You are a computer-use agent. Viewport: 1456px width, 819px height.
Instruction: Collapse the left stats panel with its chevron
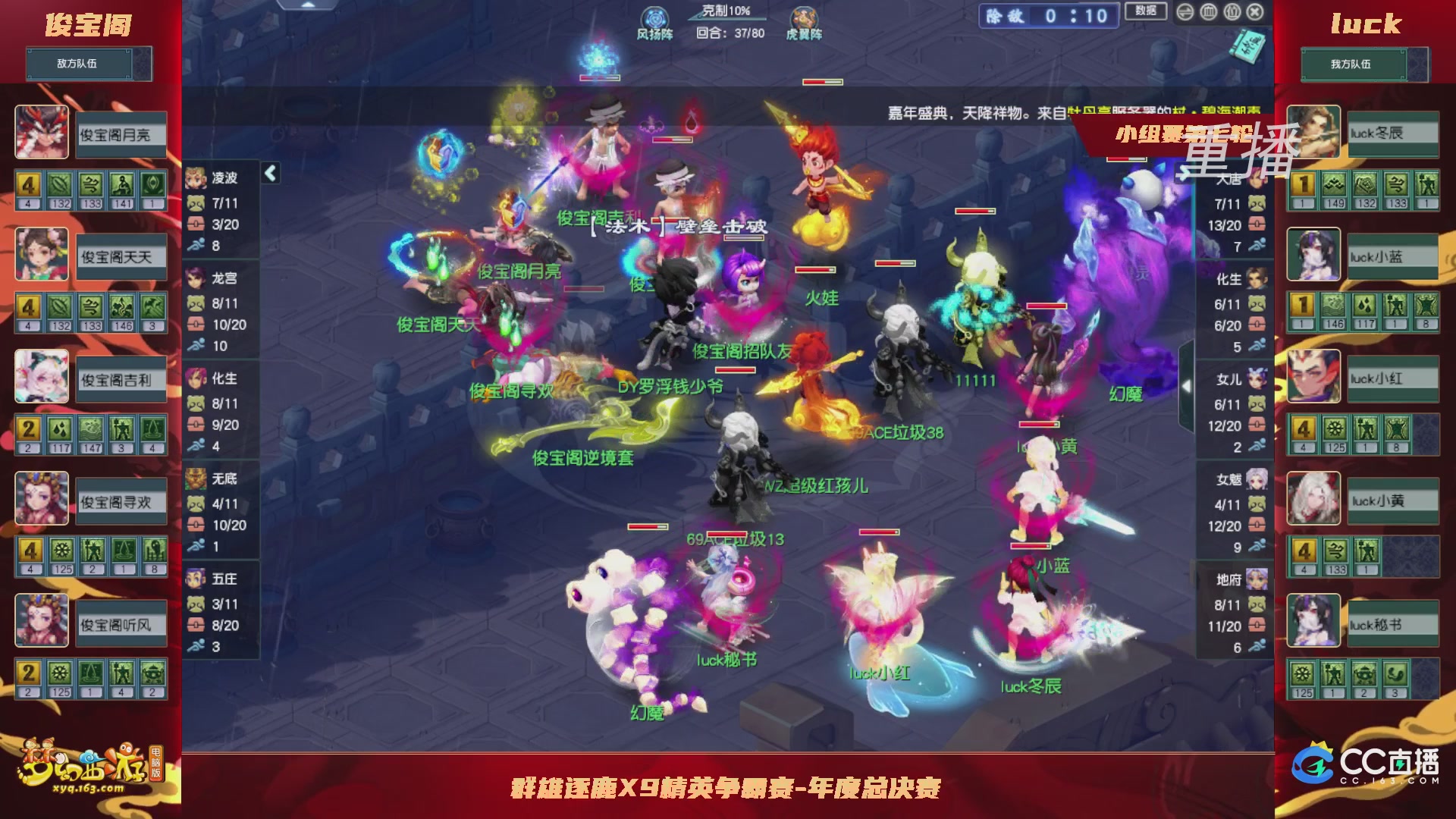tap(270, 172)
